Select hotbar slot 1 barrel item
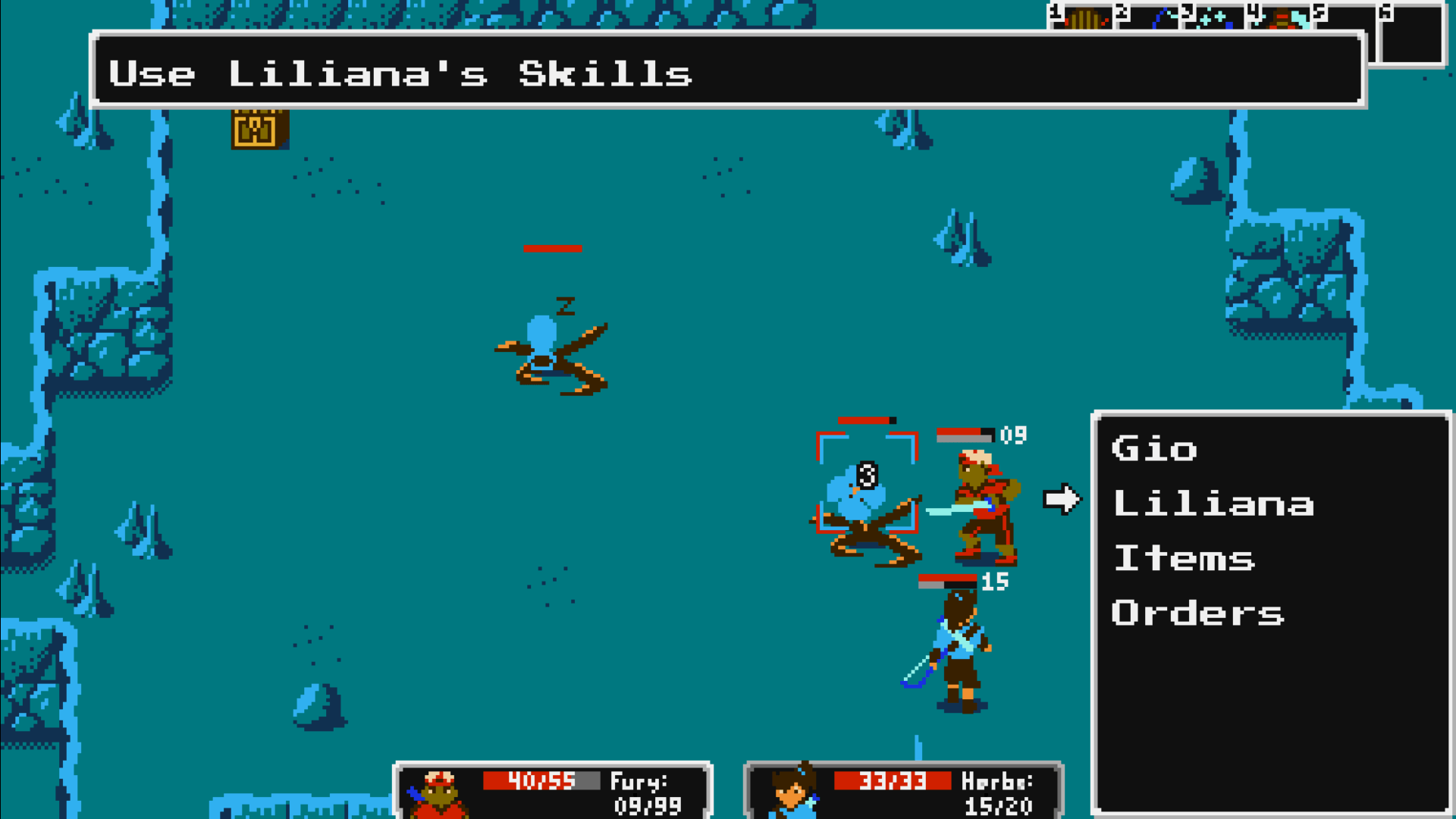The image size is (1456, 819). pyautogui.click(x=1083, y=17)
